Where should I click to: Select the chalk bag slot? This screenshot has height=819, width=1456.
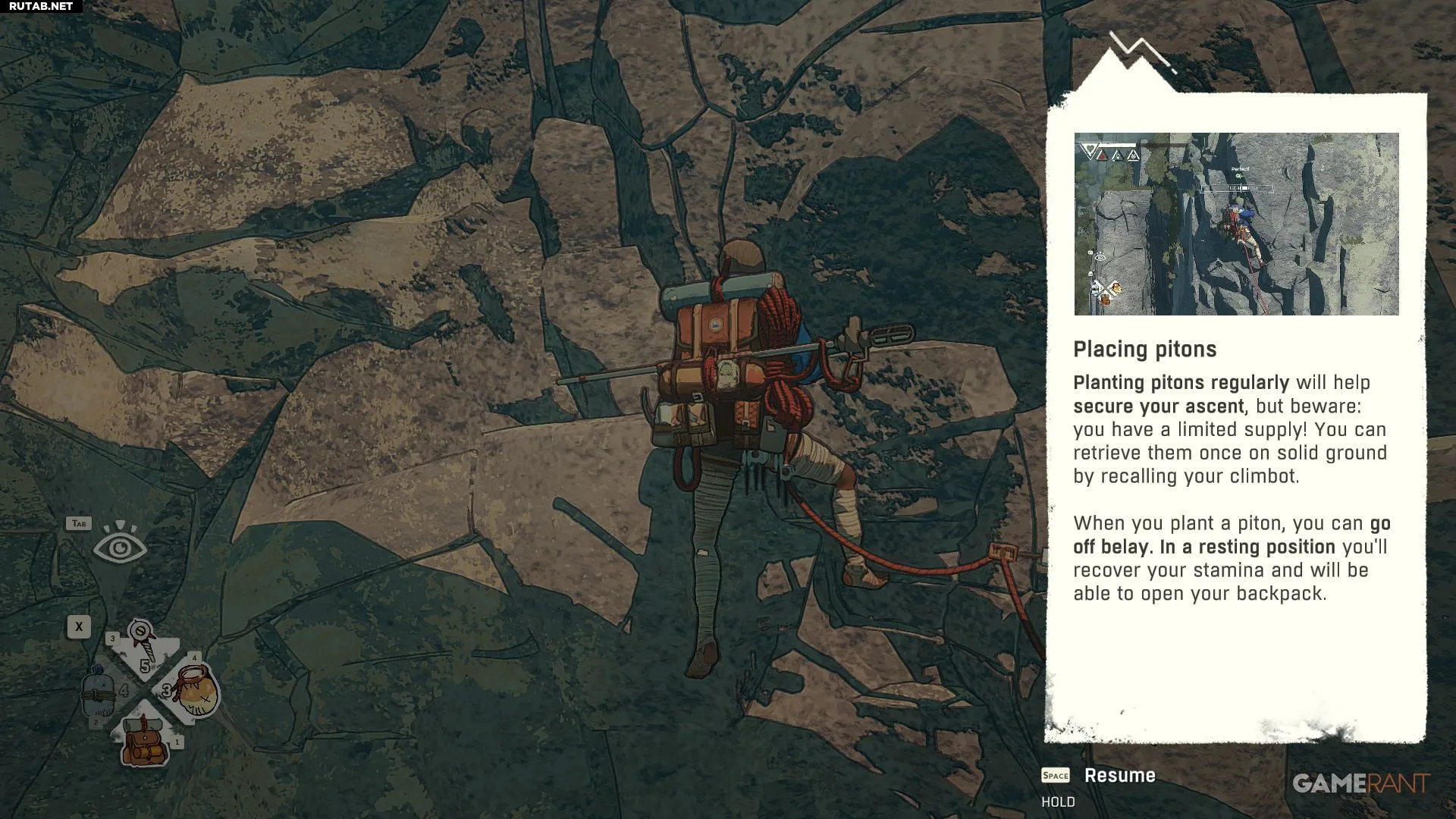click(193, 691)
